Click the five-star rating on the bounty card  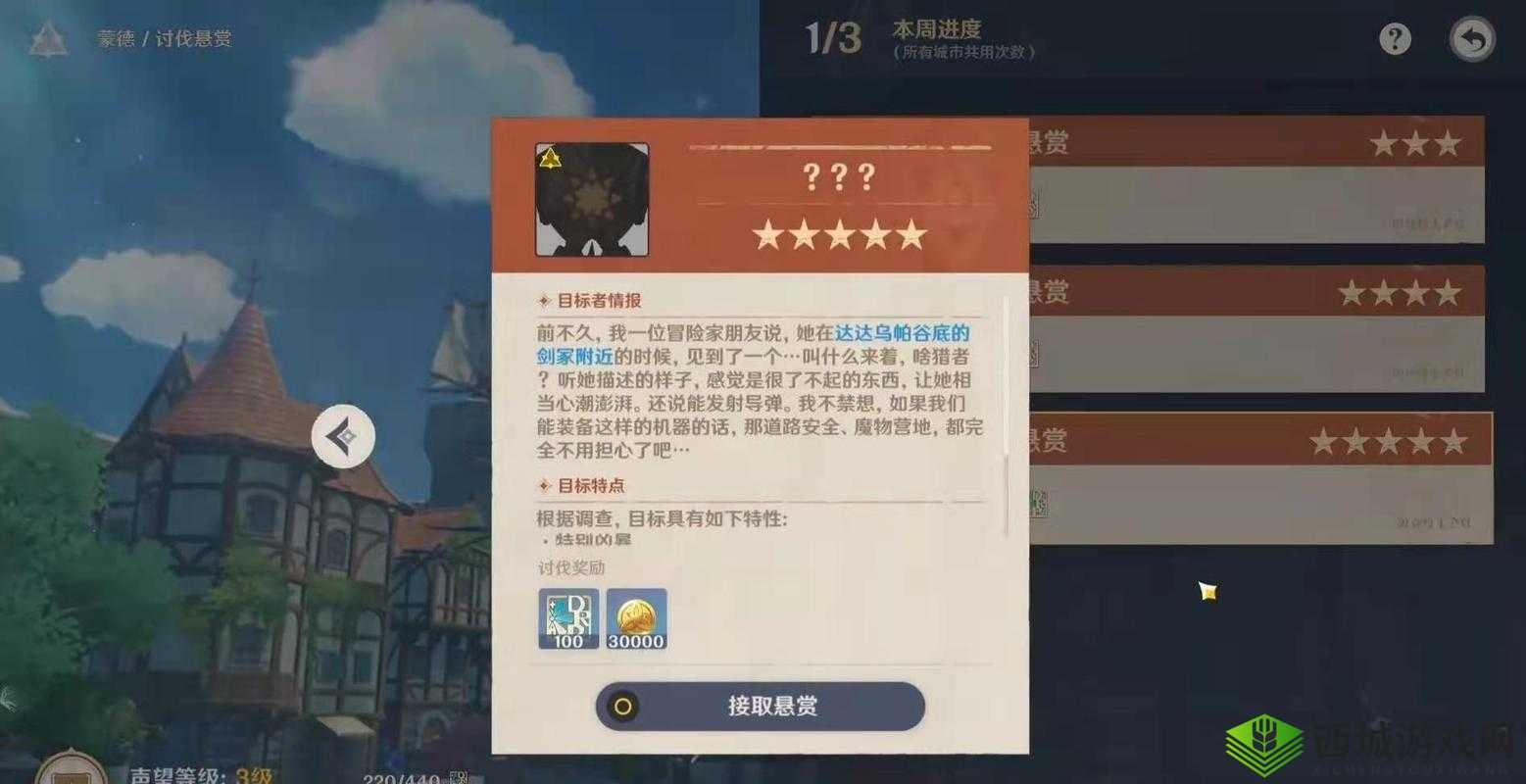click(x=841, y=234)
